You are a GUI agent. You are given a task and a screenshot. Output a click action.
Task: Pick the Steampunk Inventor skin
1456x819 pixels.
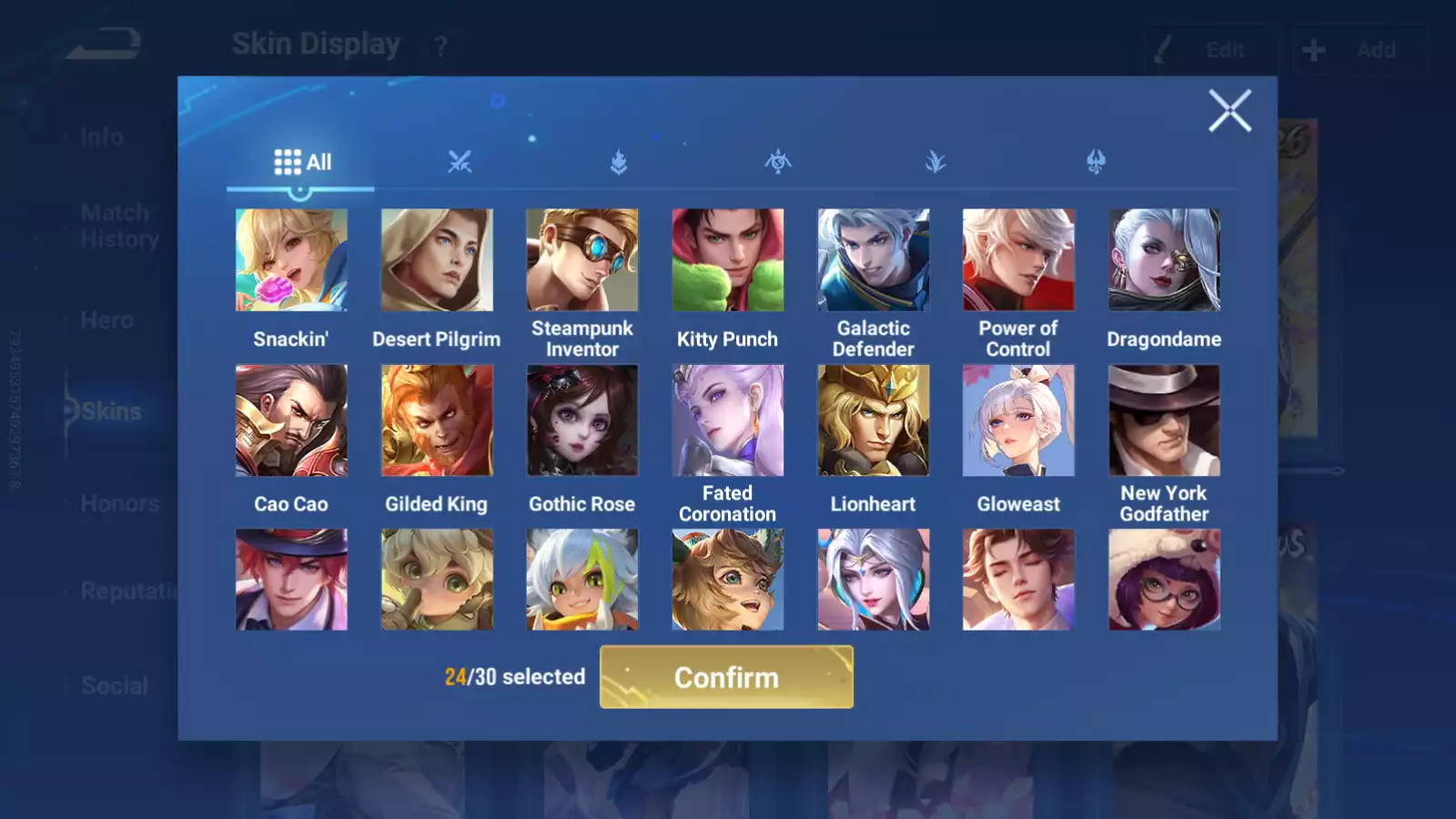[x=582, y=260]
